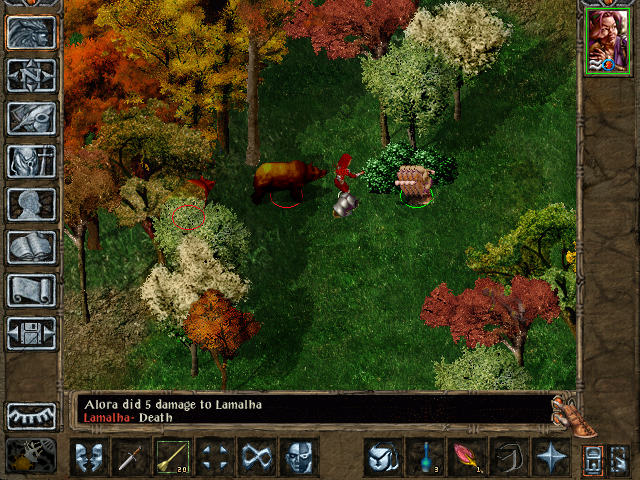640x480 pixels.
Task: Open the journal from the sidebar
Action: click(32, 118)
